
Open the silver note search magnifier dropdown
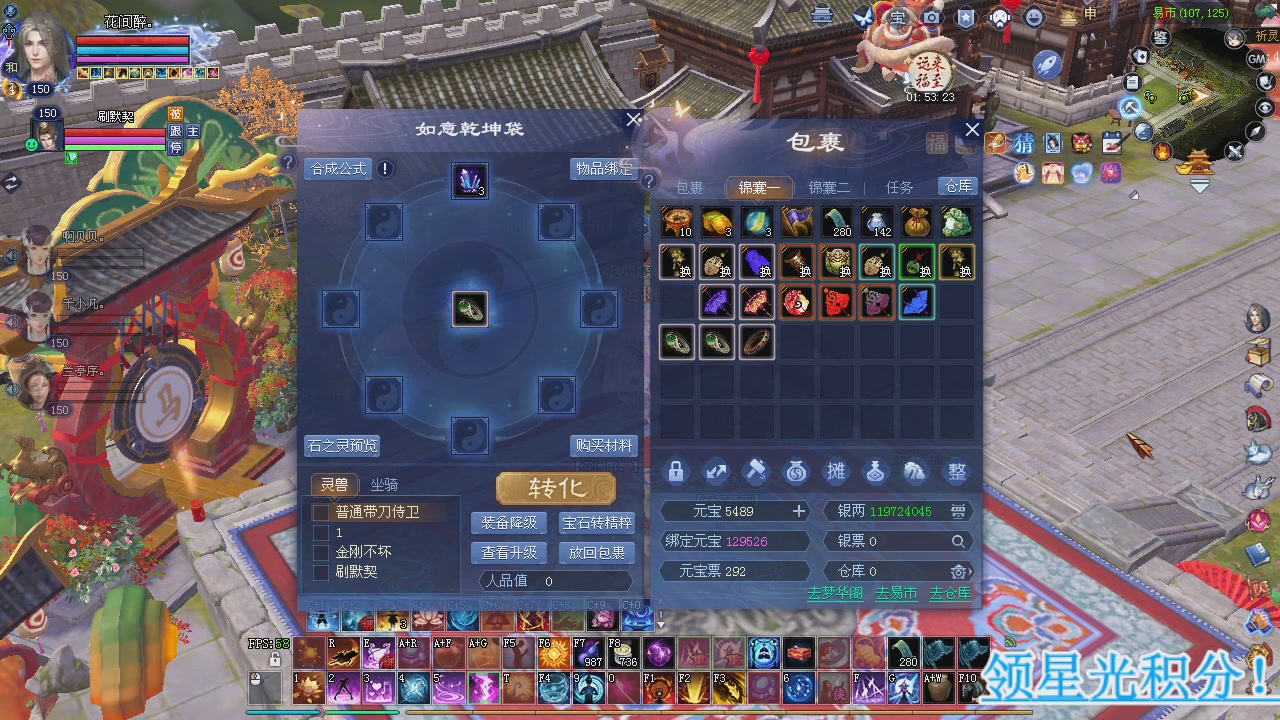[958, 541]
